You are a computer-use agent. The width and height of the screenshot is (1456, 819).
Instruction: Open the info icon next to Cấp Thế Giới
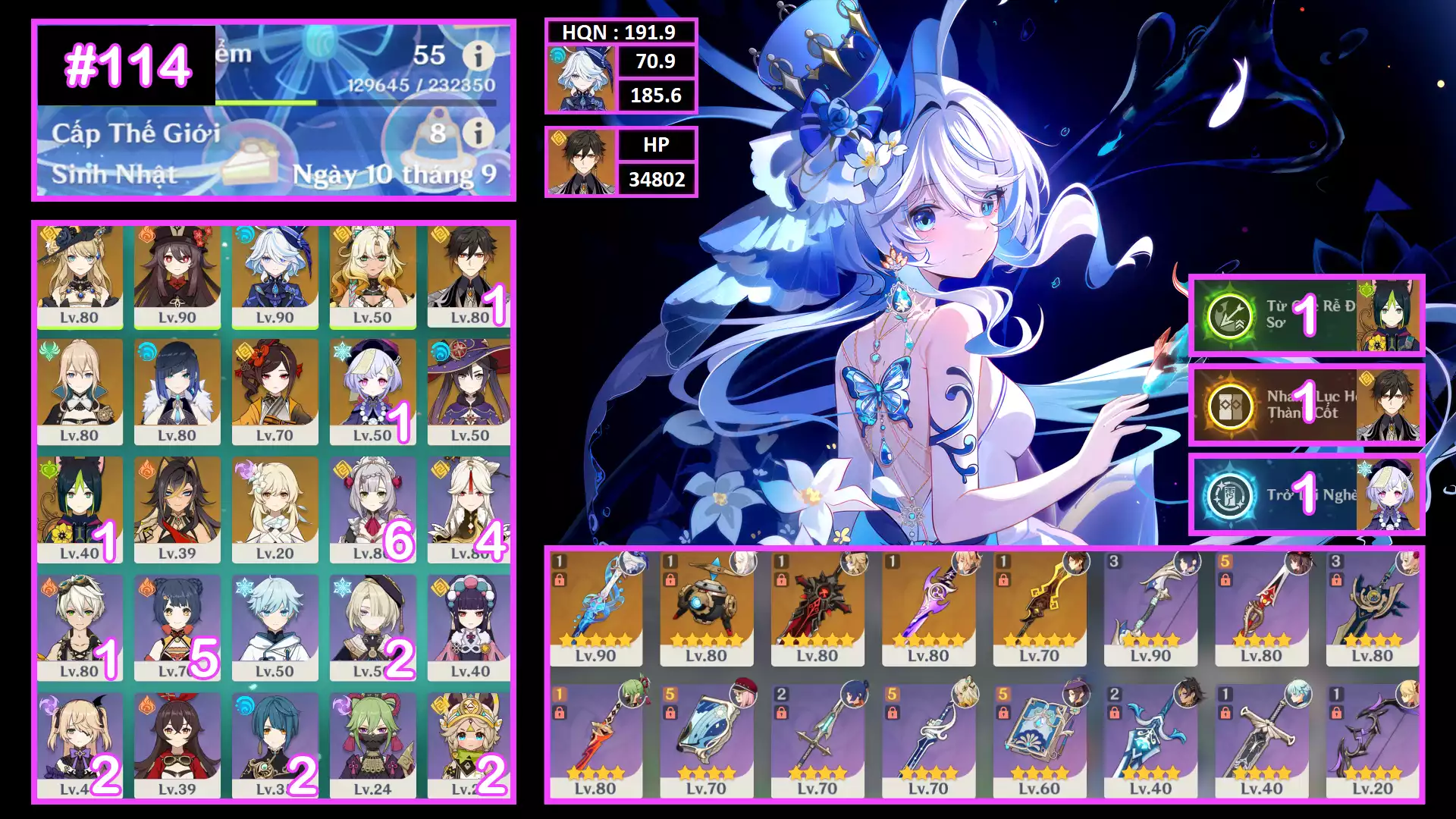(x=479, y=133)
